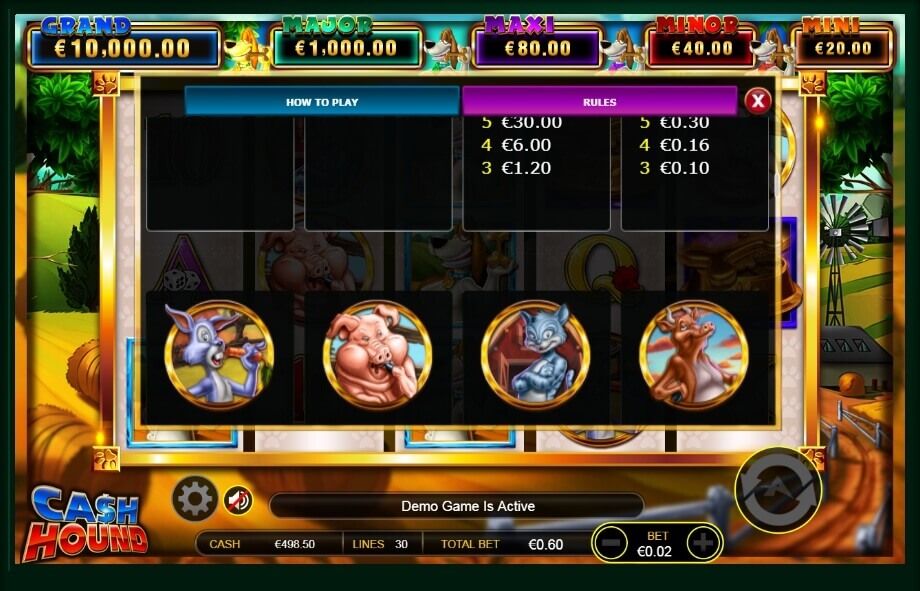This screenshot has width=920, height=591.
Task: Spin the reels with the round arrow button
Action: 778,490
